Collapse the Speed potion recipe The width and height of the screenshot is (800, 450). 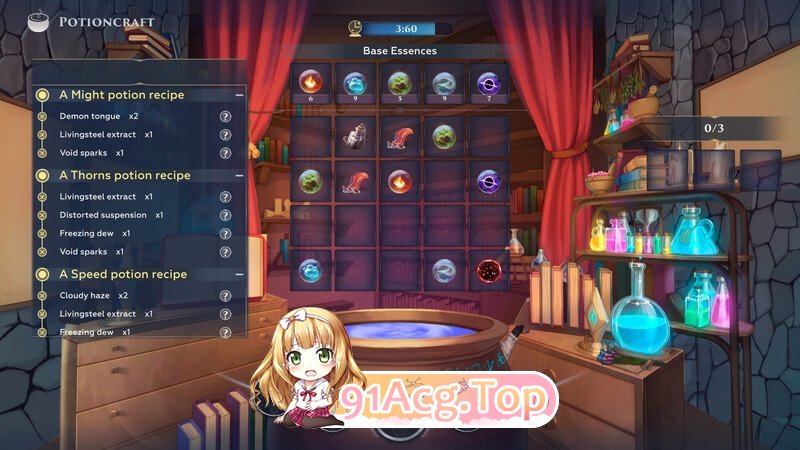239,274
